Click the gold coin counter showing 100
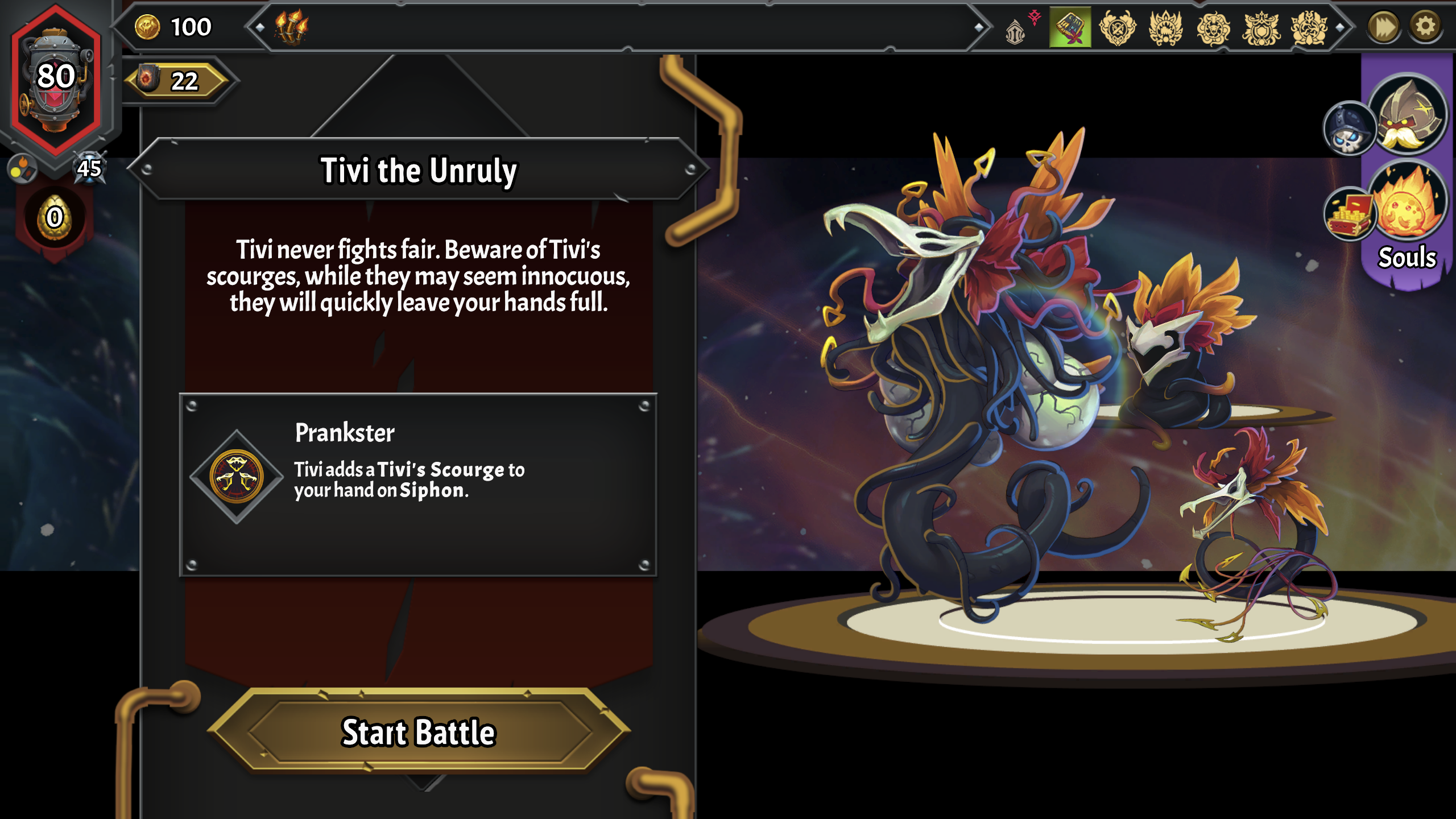Viewport: 1456px width, 819px height. tap(171, 26)
